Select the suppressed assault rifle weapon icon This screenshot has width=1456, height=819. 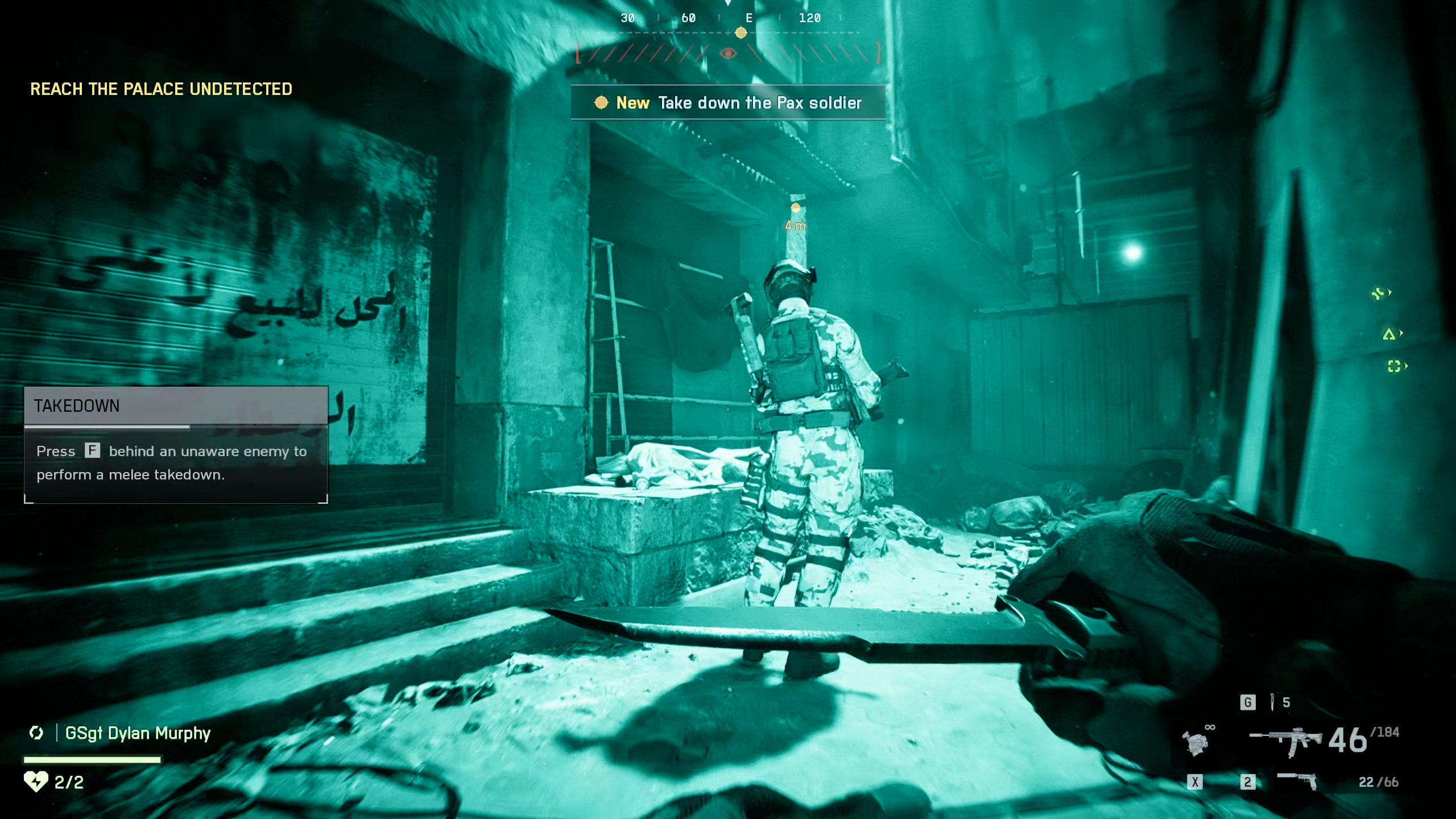pos(1286,741)
